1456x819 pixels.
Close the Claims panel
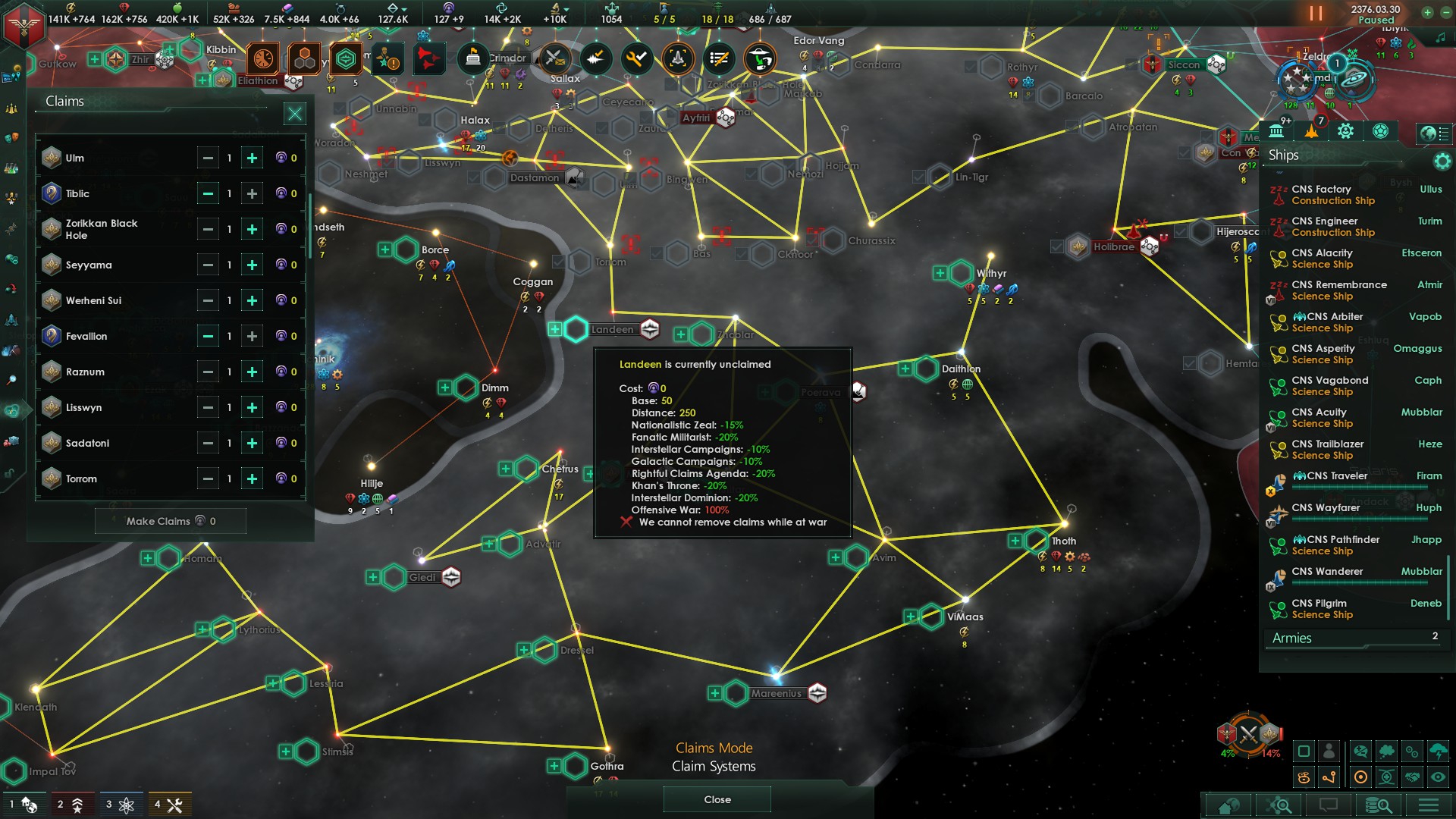click(x=294, y=114)
